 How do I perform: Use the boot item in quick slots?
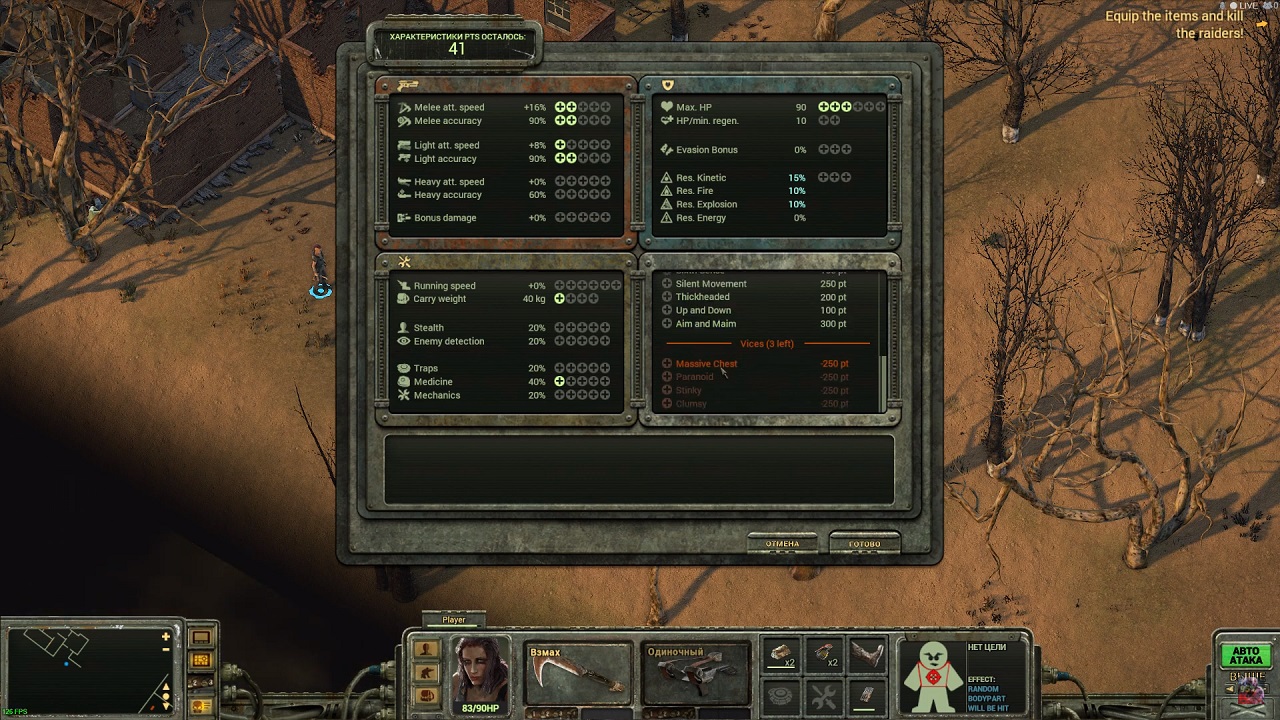(867, 655)
